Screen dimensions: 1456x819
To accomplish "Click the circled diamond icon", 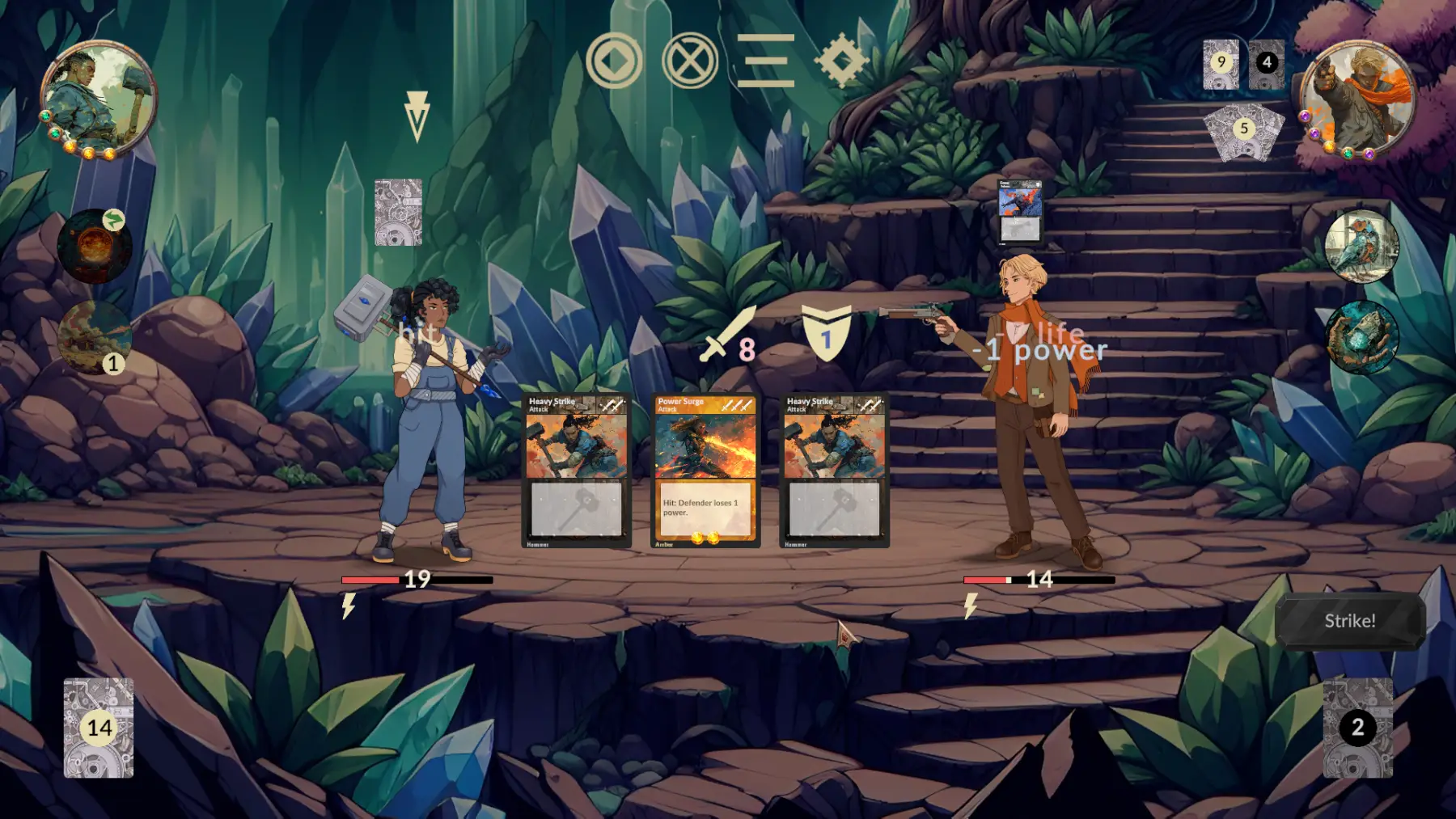I will pyautogui.click(x=614, y=61).
